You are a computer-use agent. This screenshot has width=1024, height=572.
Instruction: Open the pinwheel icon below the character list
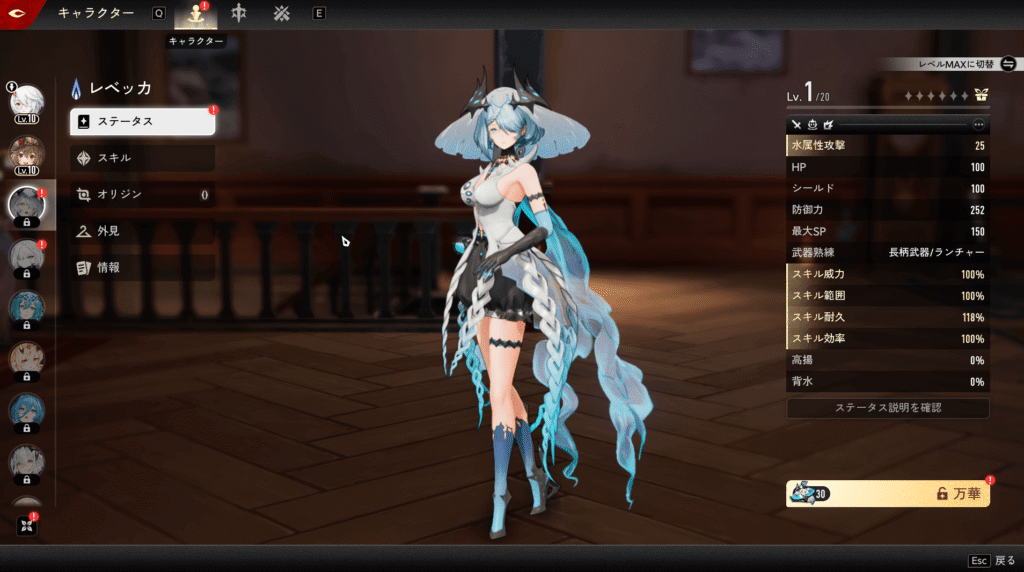pos(27,525)
